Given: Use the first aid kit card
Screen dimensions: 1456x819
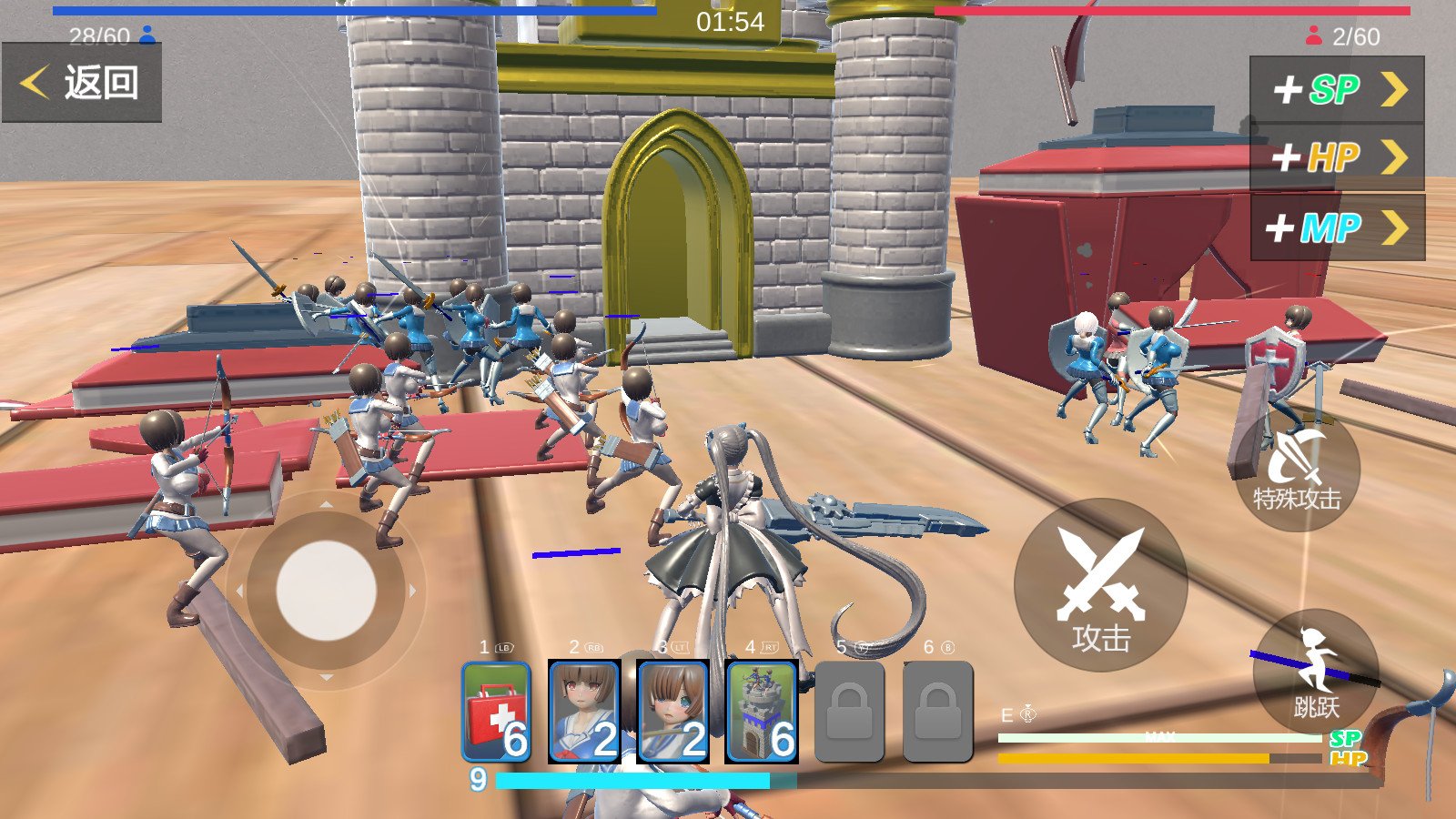Looking at the screenshot, I should [x=496, y=712].
